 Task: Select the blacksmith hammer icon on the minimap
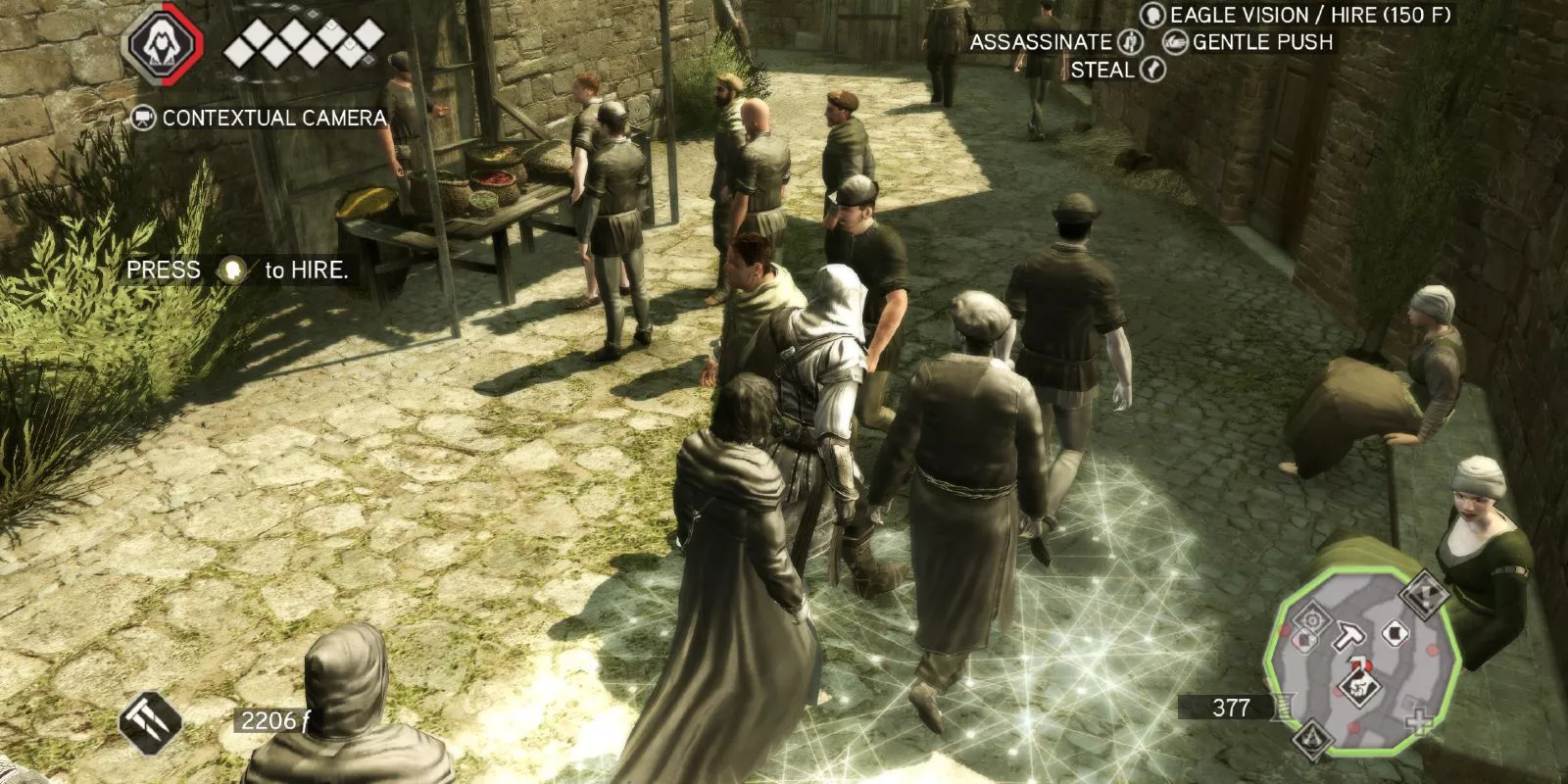click(x=1348, y=637)
